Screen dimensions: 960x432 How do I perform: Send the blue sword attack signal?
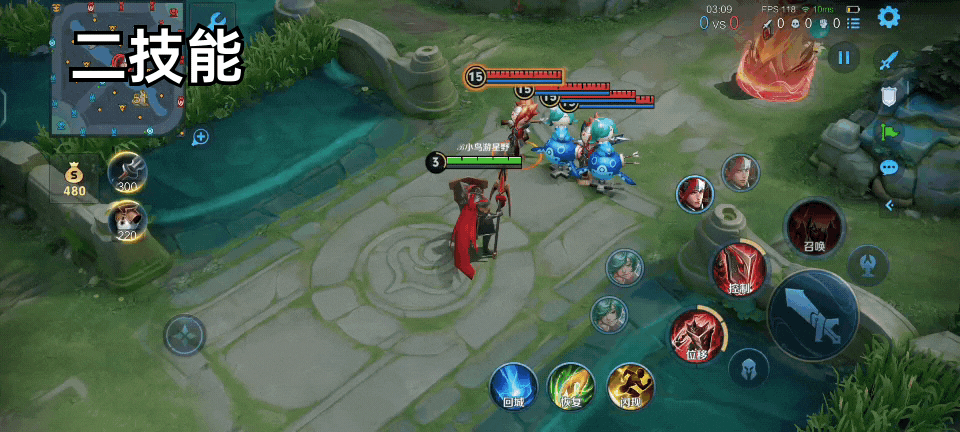pos(889,60)
